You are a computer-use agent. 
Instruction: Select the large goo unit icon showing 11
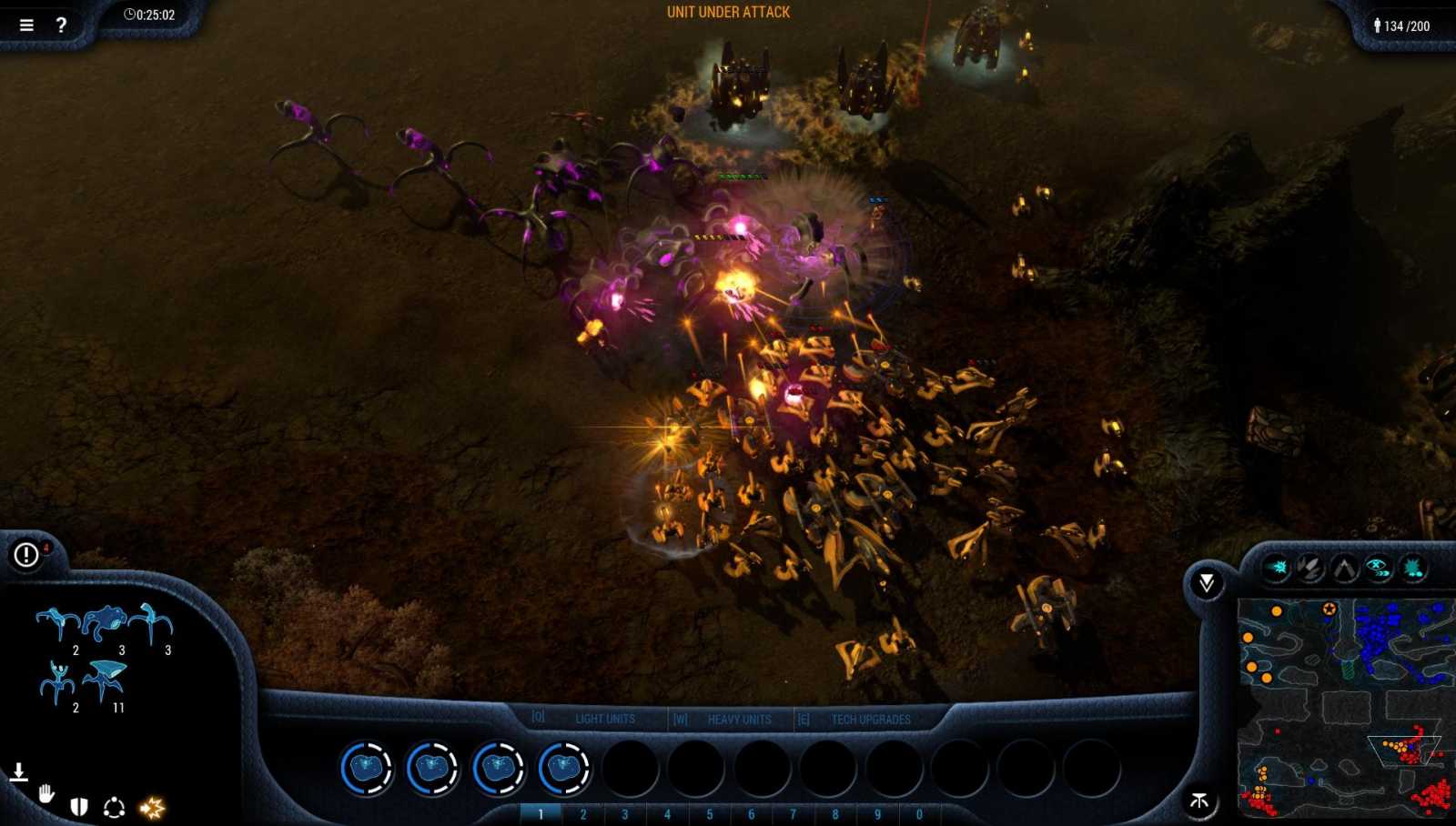[x=103, y=679]
